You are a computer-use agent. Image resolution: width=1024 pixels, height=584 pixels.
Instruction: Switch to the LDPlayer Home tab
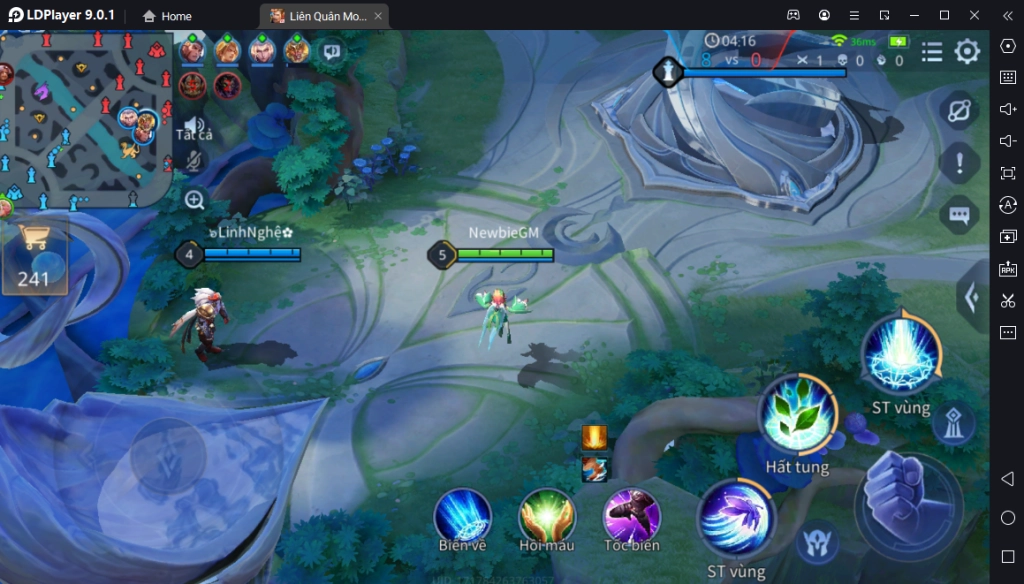coord(167,16)
